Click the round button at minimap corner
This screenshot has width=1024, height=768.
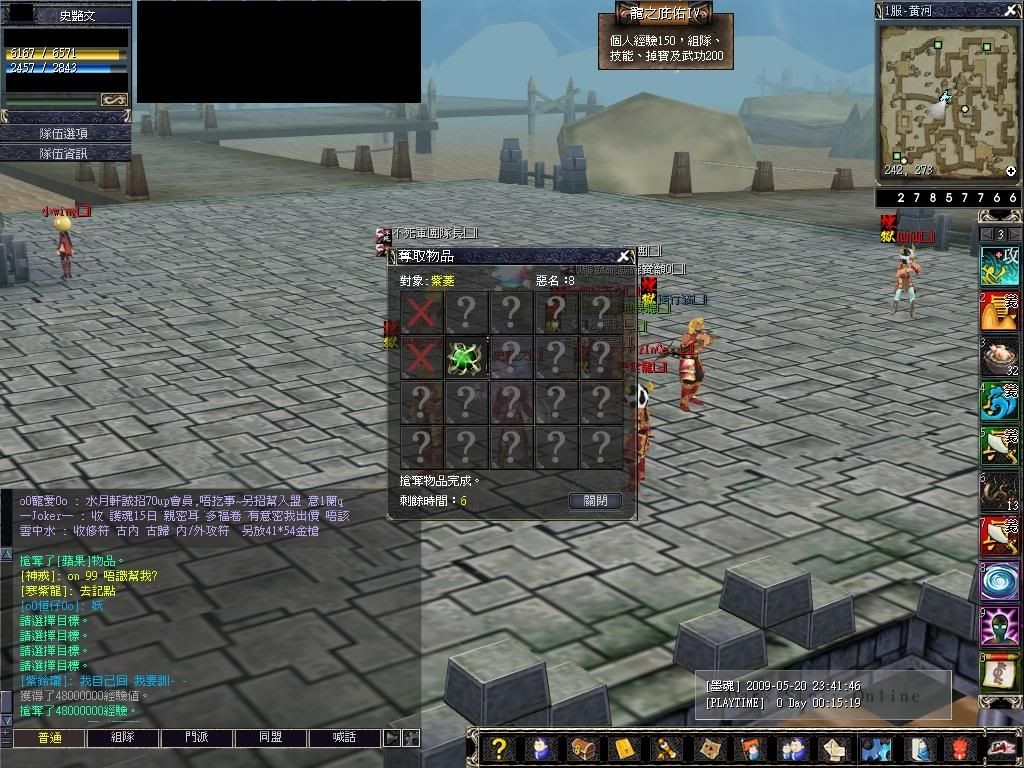1011,171
